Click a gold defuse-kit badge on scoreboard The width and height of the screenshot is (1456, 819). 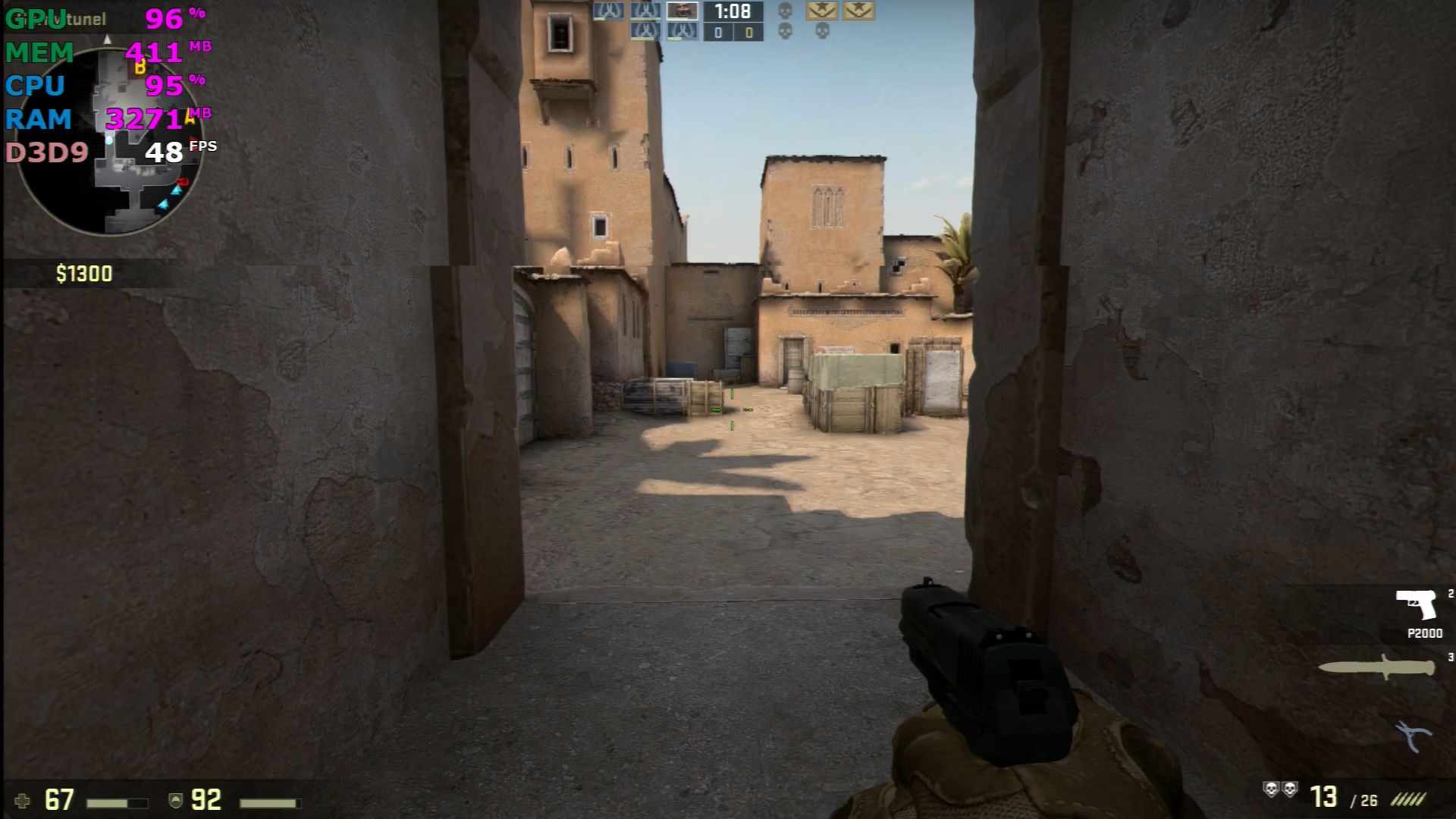coord(821,11)
